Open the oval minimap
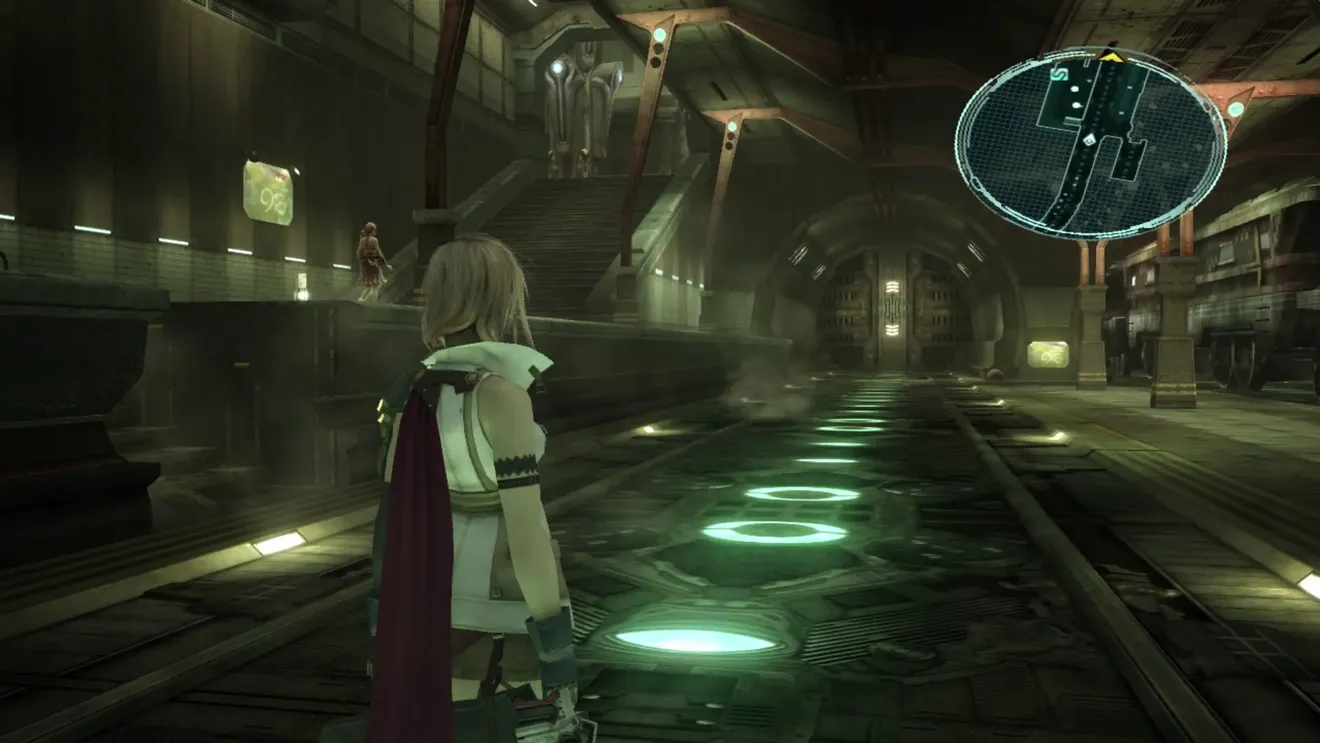1320x743 pixels. 1090,145
